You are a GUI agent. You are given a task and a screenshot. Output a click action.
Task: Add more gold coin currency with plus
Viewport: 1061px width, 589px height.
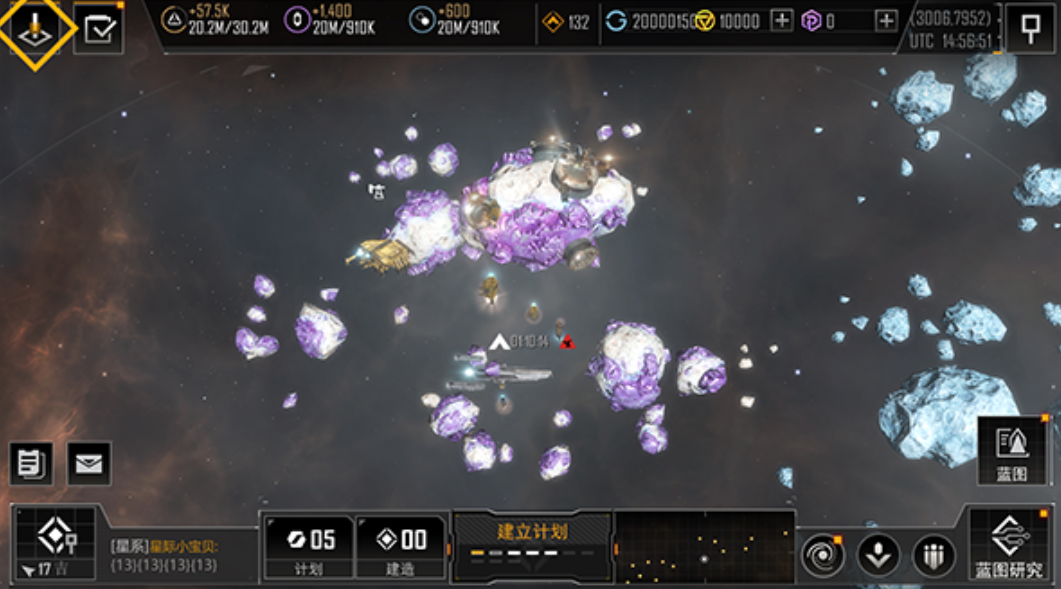[x=782, y=21]
